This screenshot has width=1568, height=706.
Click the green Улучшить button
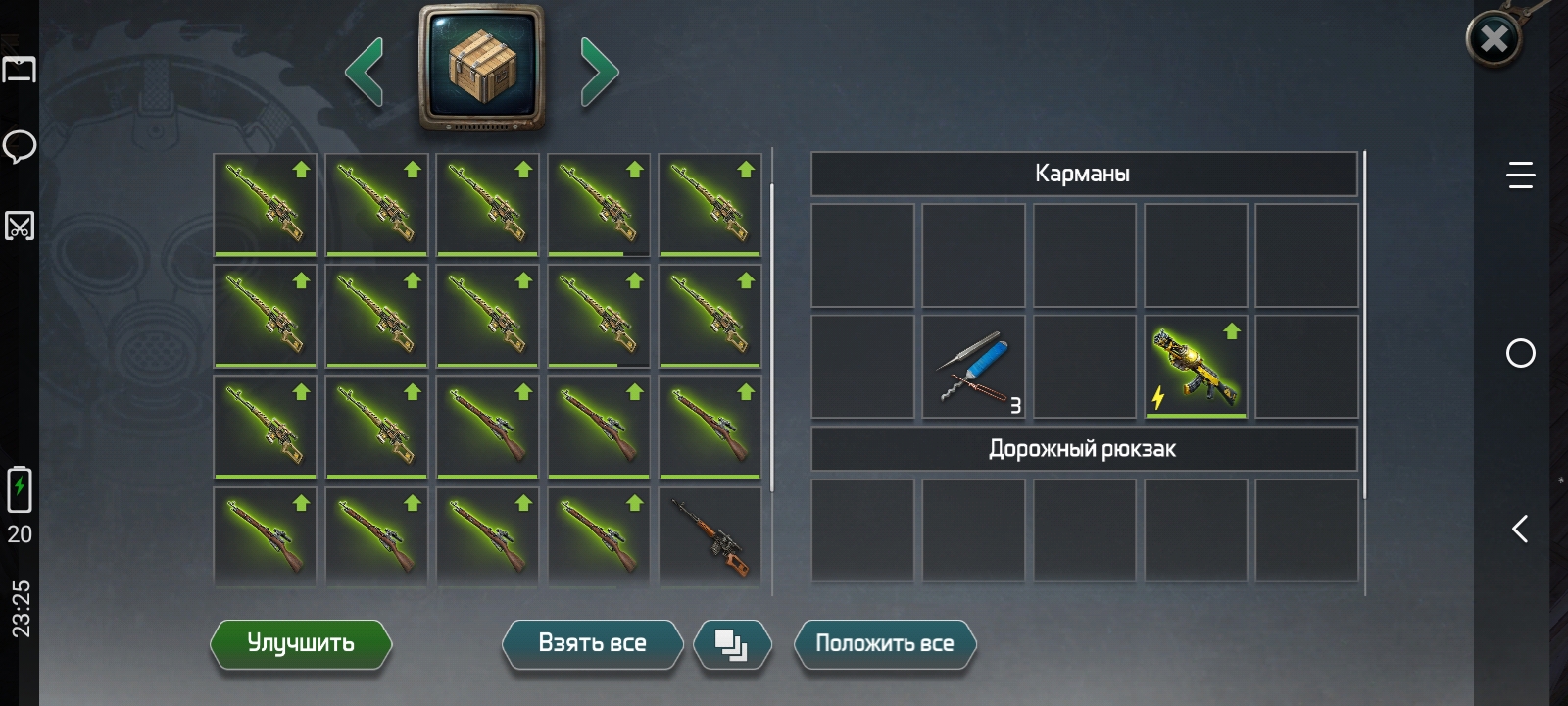[301, 643]
